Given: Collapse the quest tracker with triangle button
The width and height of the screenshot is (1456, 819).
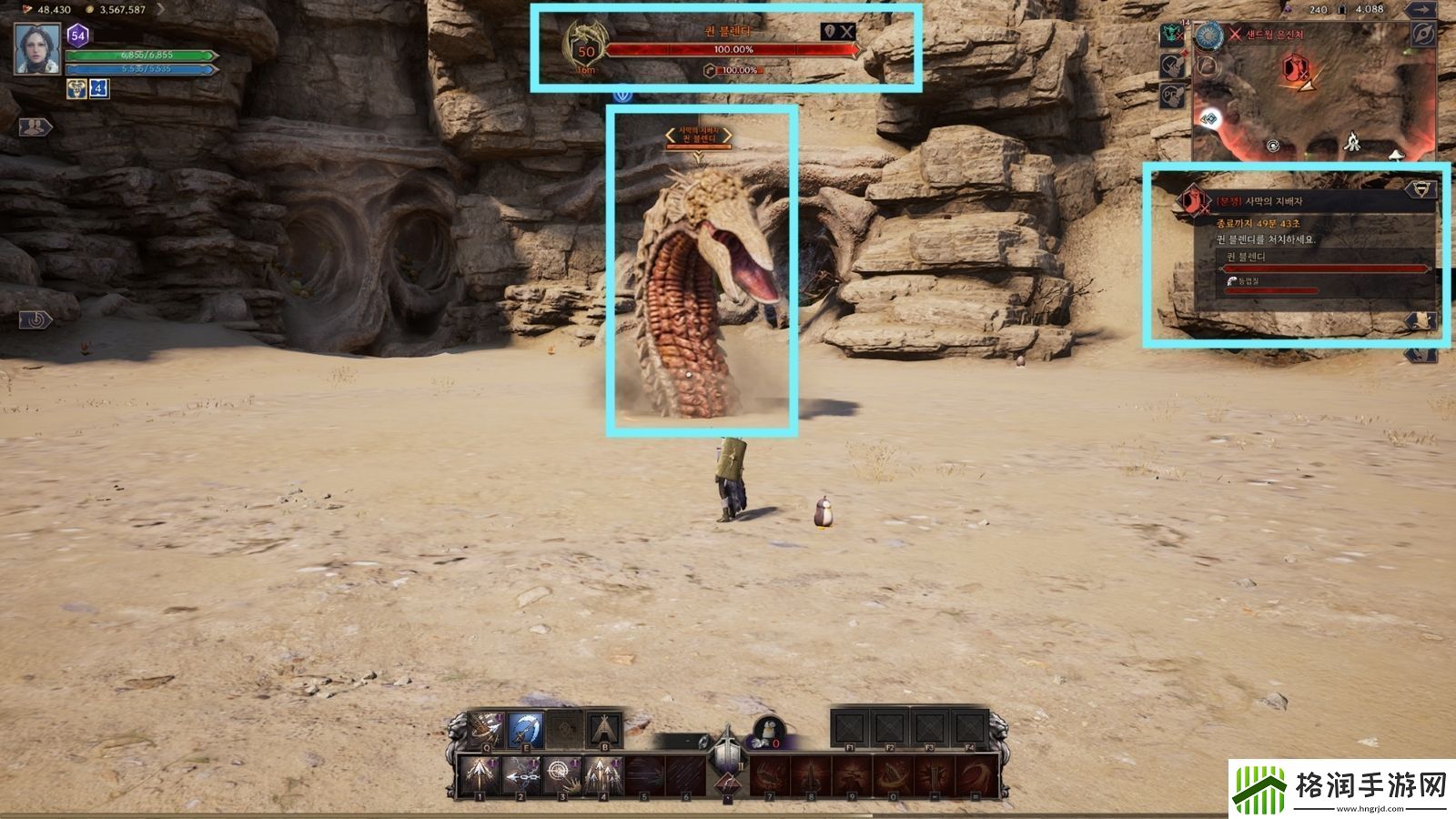Looking at the screenshot, I should [1420, 189].
